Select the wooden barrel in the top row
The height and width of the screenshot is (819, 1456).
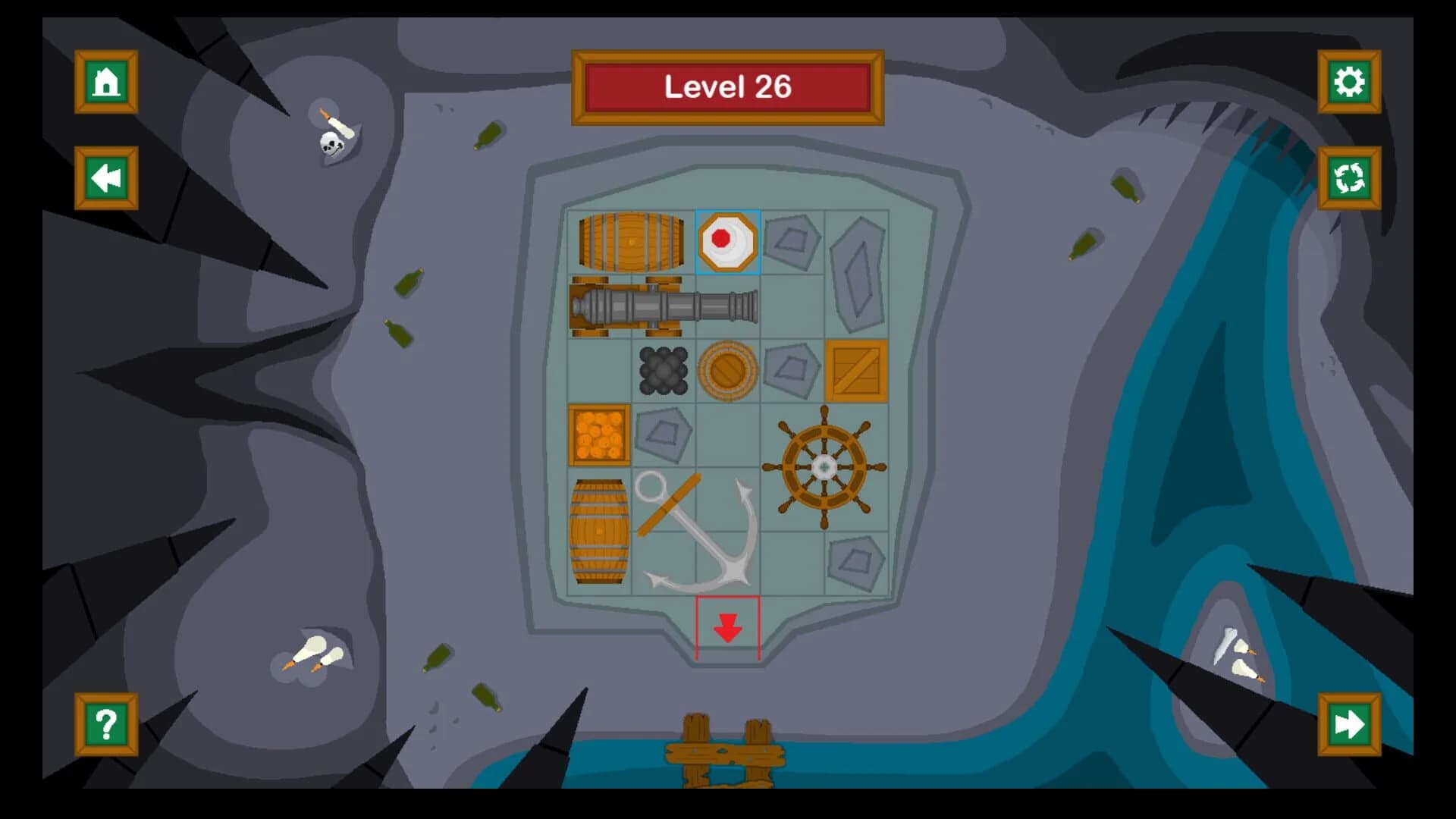[x=631, y=239]
